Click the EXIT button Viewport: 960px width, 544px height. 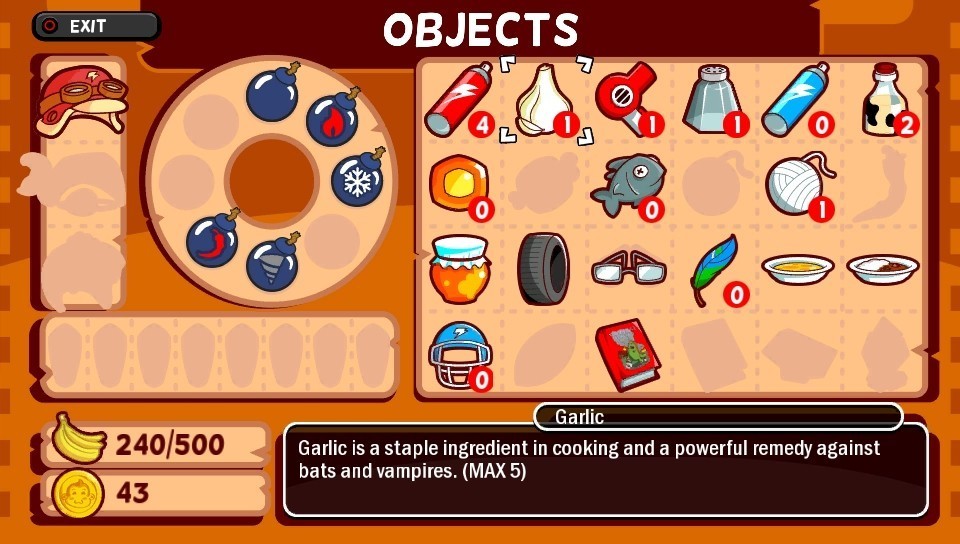pyautogui.click(x=96, y=26)
